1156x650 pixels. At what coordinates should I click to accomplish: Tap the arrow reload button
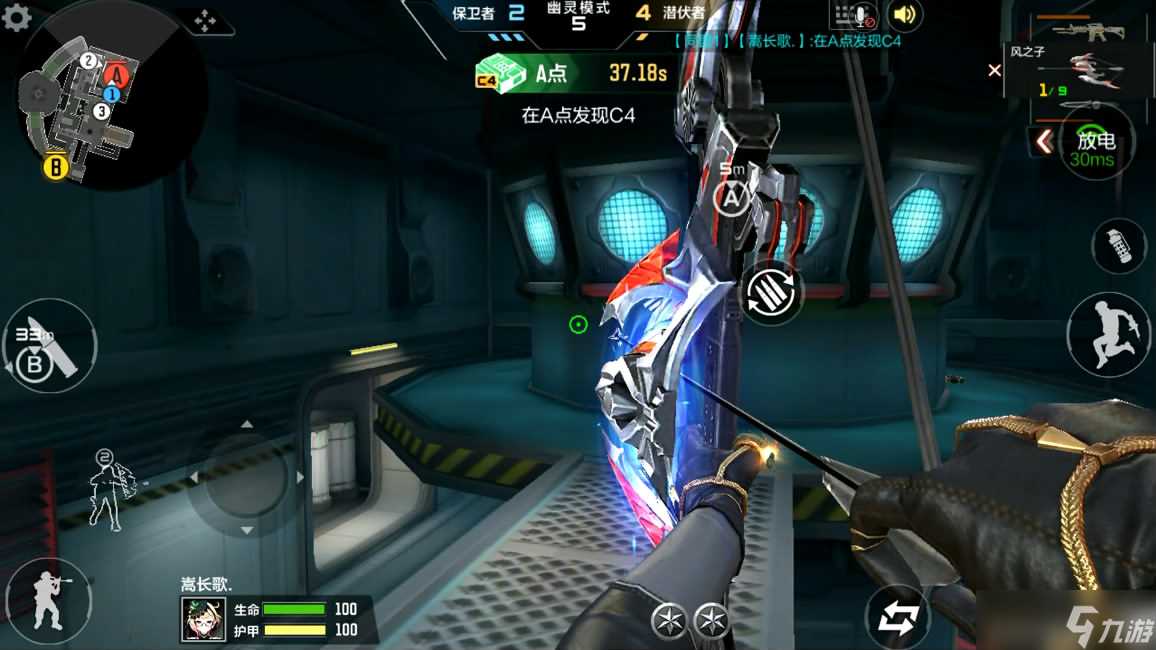coord(773,293)
